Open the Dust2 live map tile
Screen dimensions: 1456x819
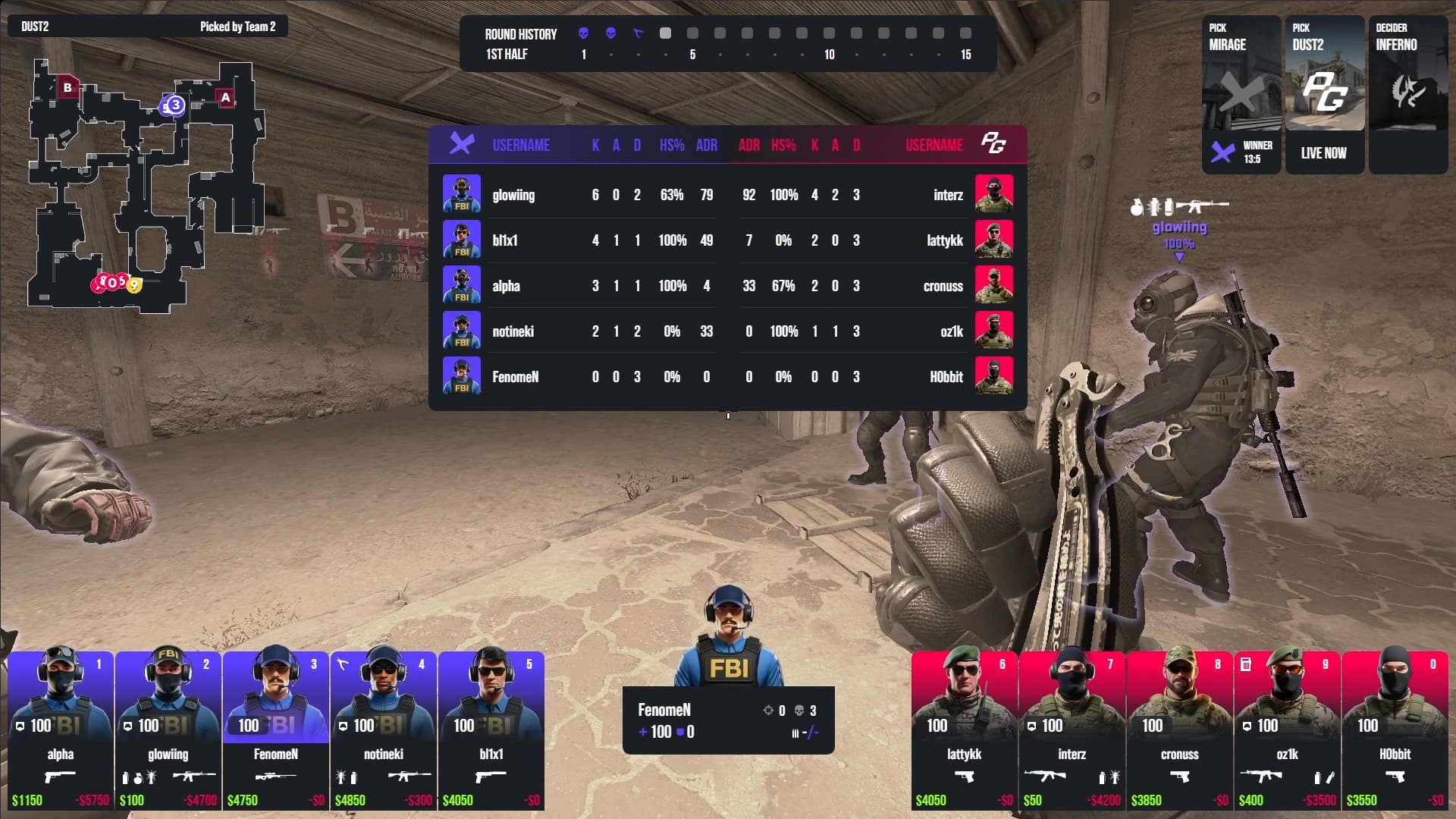tap(1324, 95)
